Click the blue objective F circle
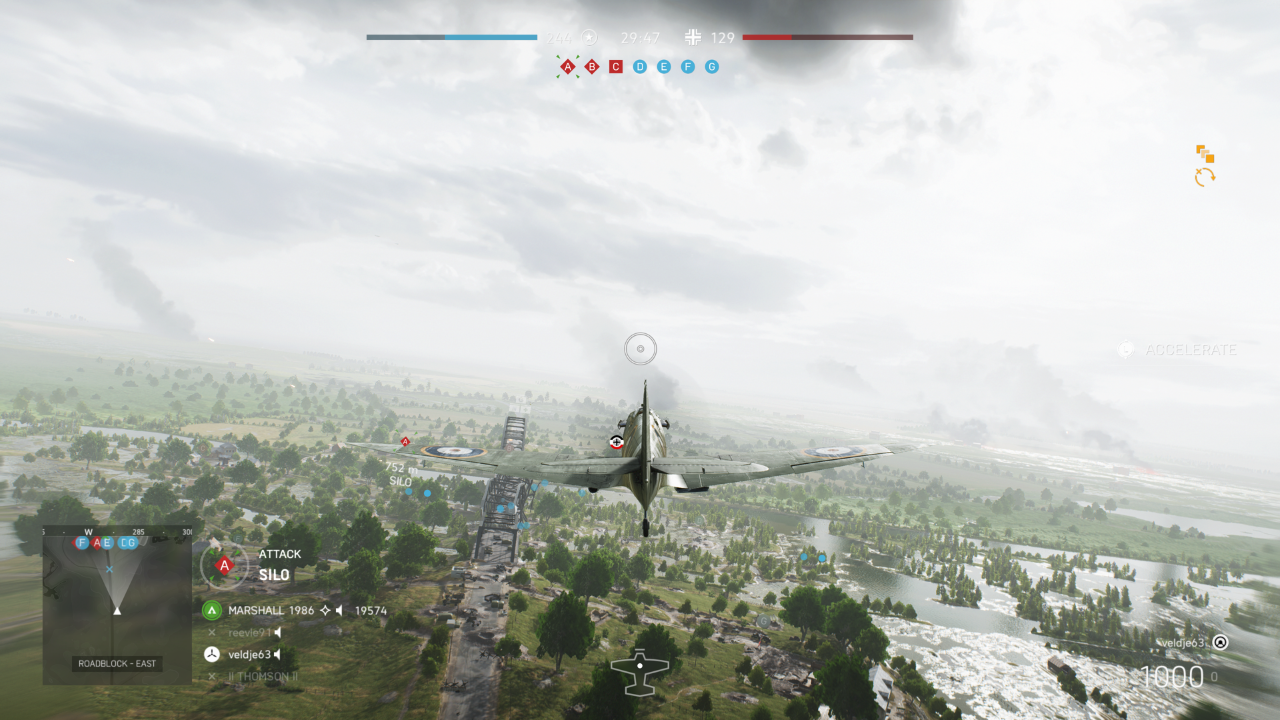Viewport: 1280px width, 720px height. tap(688, 67)
